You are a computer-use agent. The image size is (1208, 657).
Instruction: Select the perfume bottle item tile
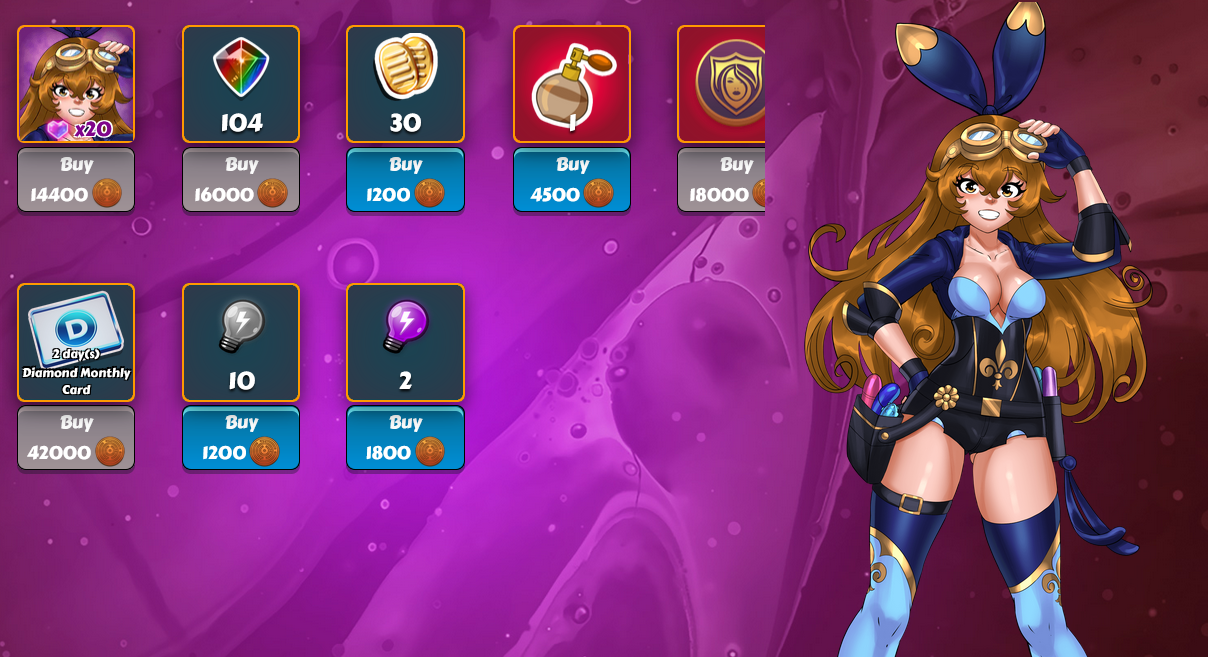point(572,84)
